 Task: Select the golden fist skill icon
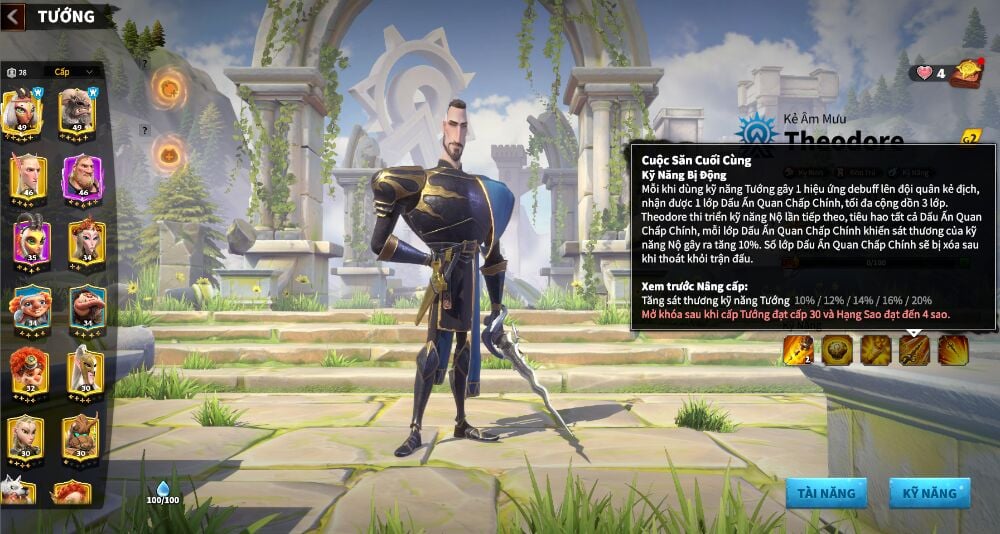pos(876,350)
